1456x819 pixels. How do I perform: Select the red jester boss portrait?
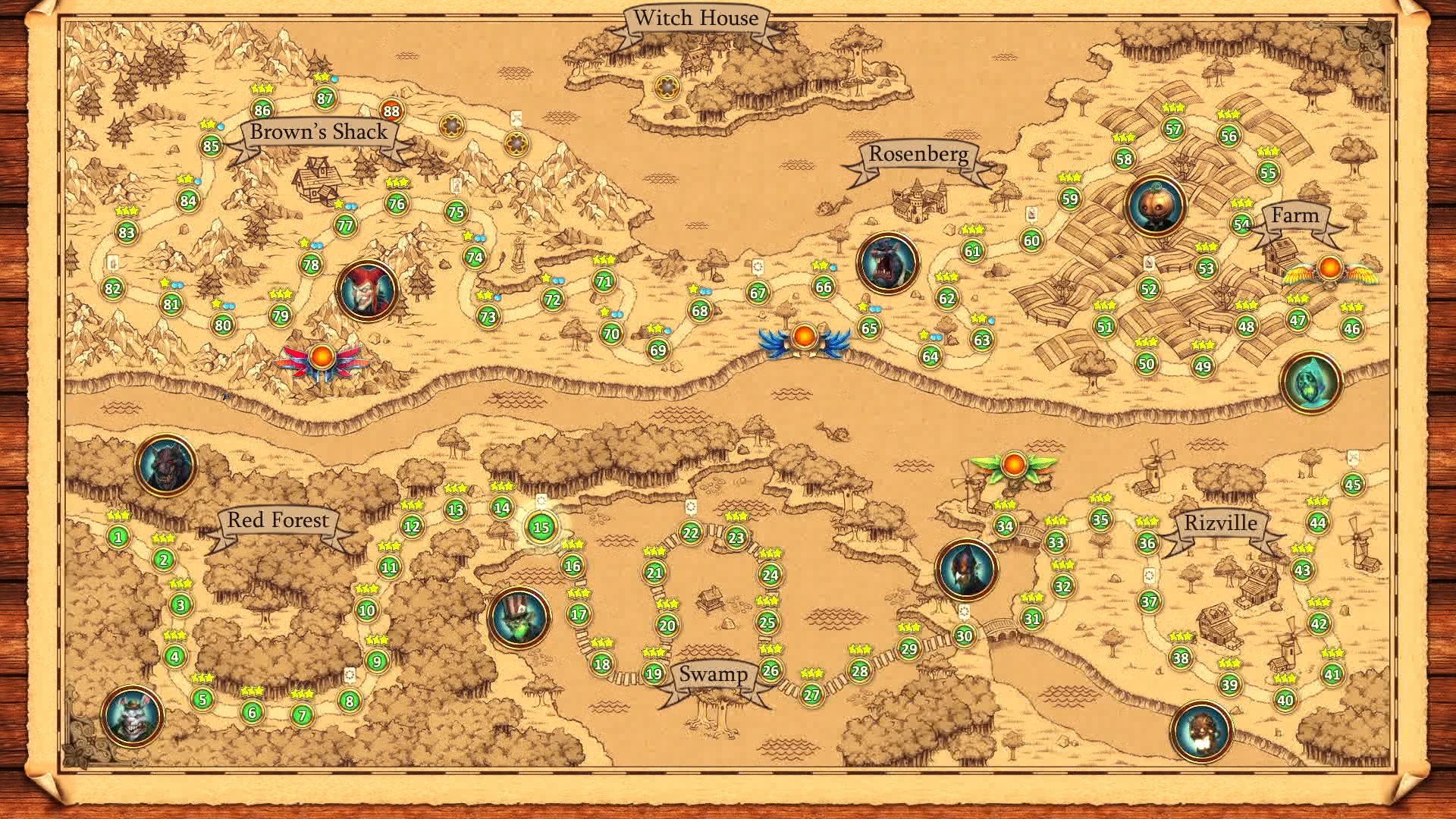367,290
